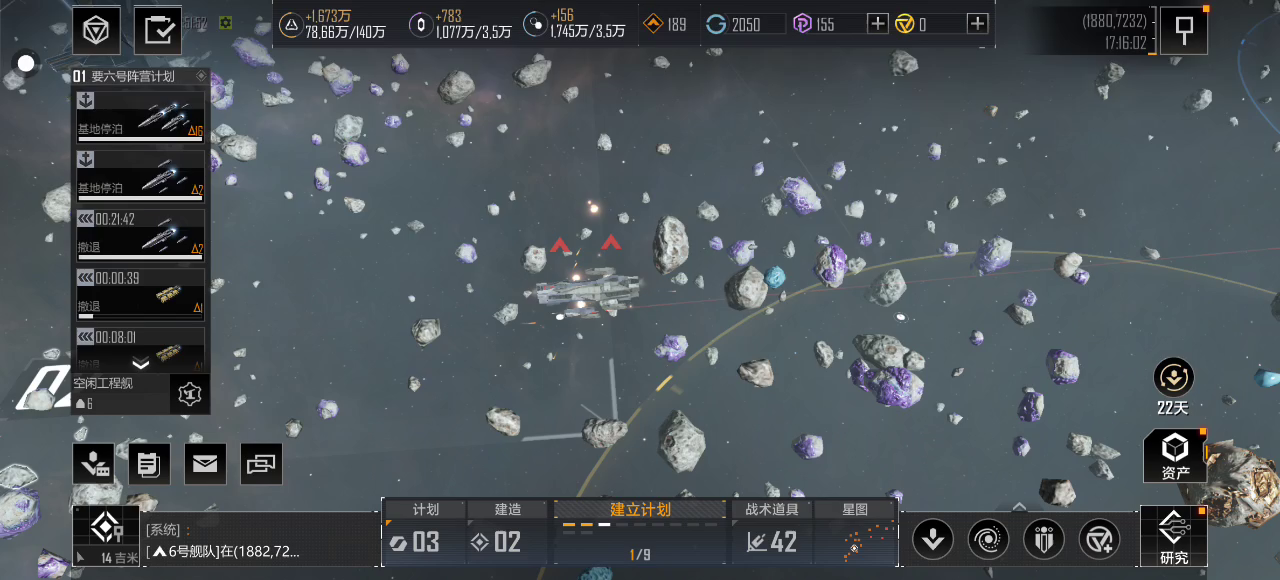Open the 建造 build panel
Image resolution: width=1280 pixels, height=580 pixels.
[508, 531]
